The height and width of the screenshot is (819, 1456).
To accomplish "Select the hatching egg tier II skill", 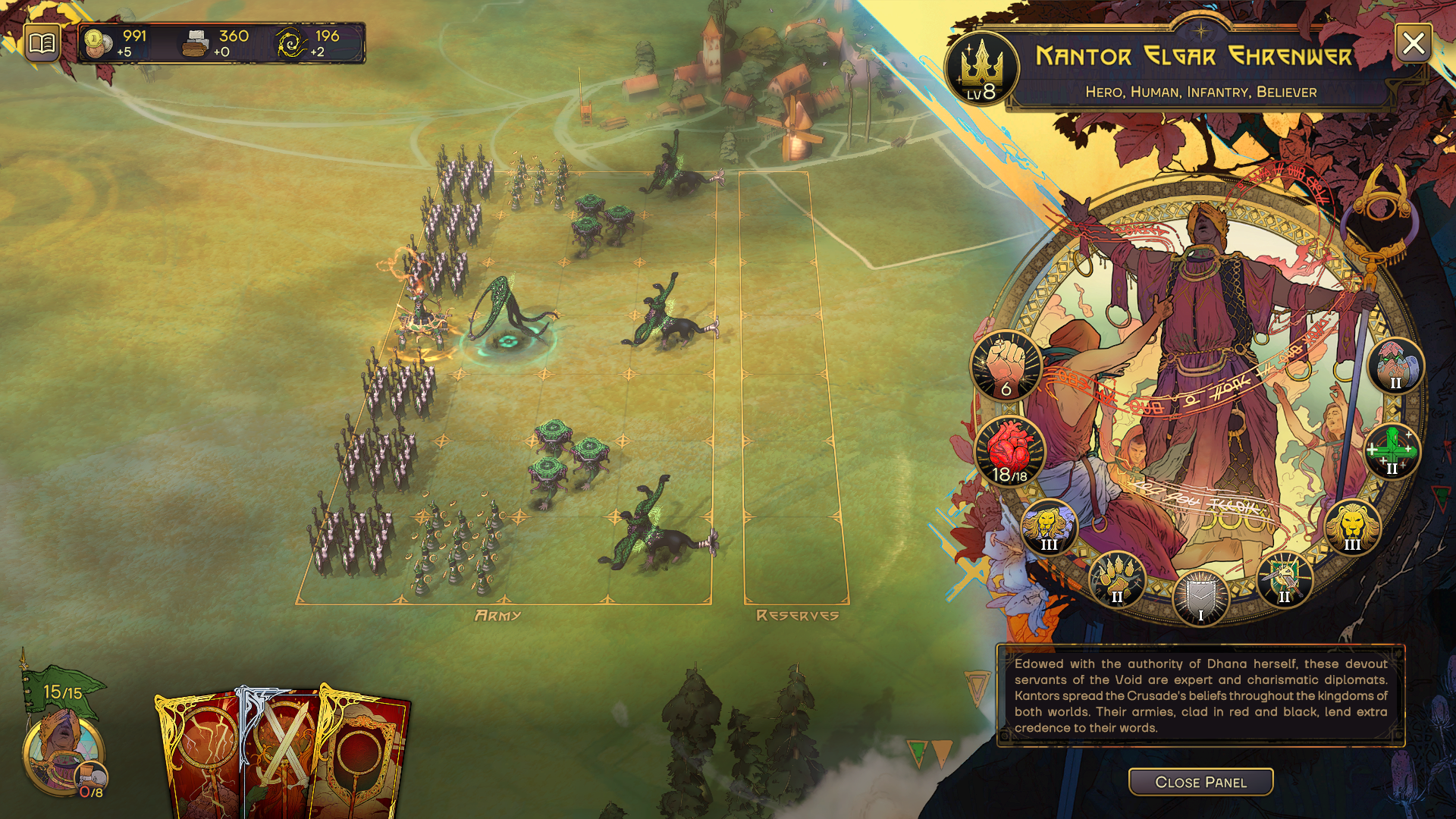I will tap(1395, 366).
